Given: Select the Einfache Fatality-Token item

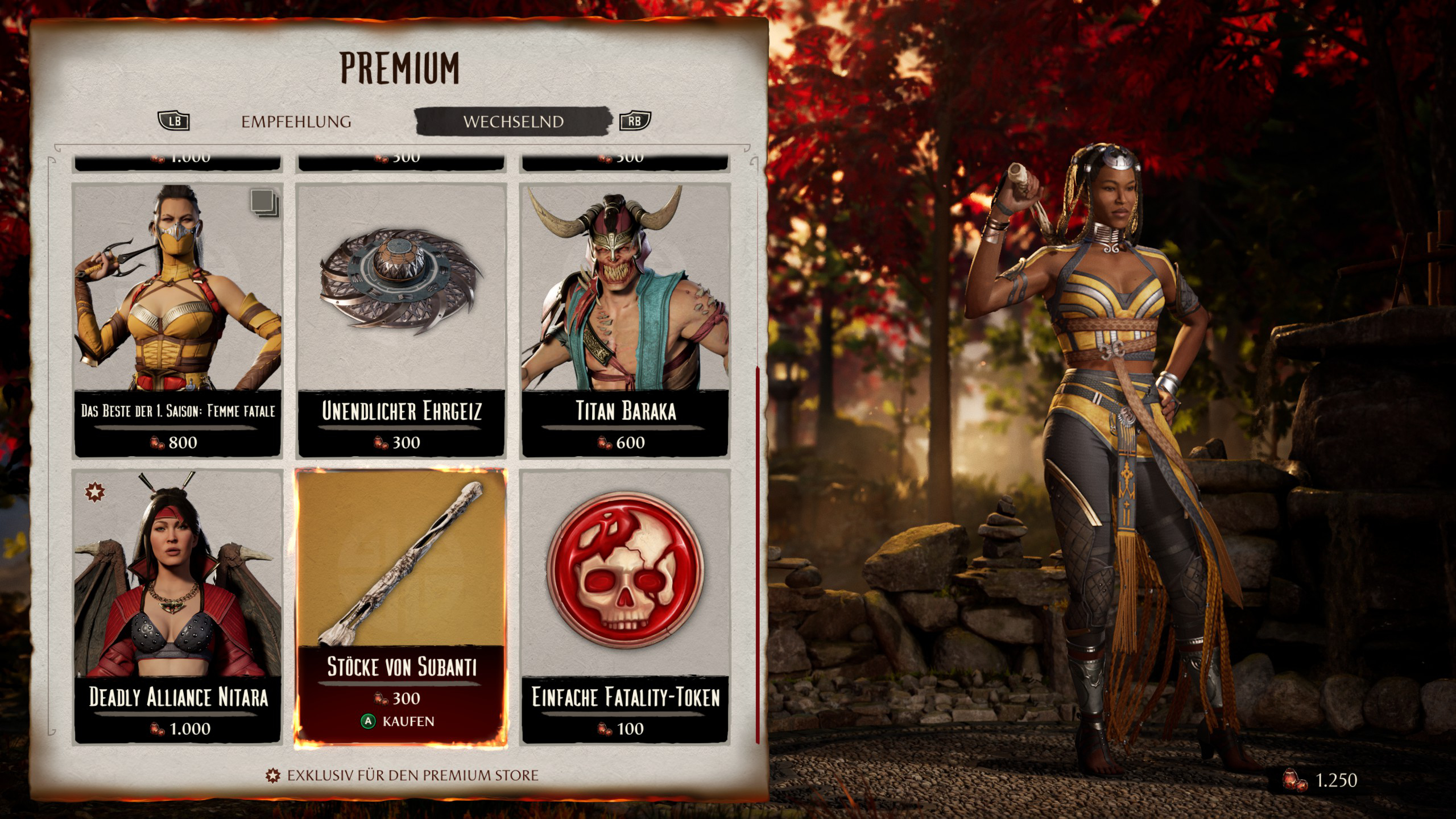Looking at the screenshot, I should (625, 606).
